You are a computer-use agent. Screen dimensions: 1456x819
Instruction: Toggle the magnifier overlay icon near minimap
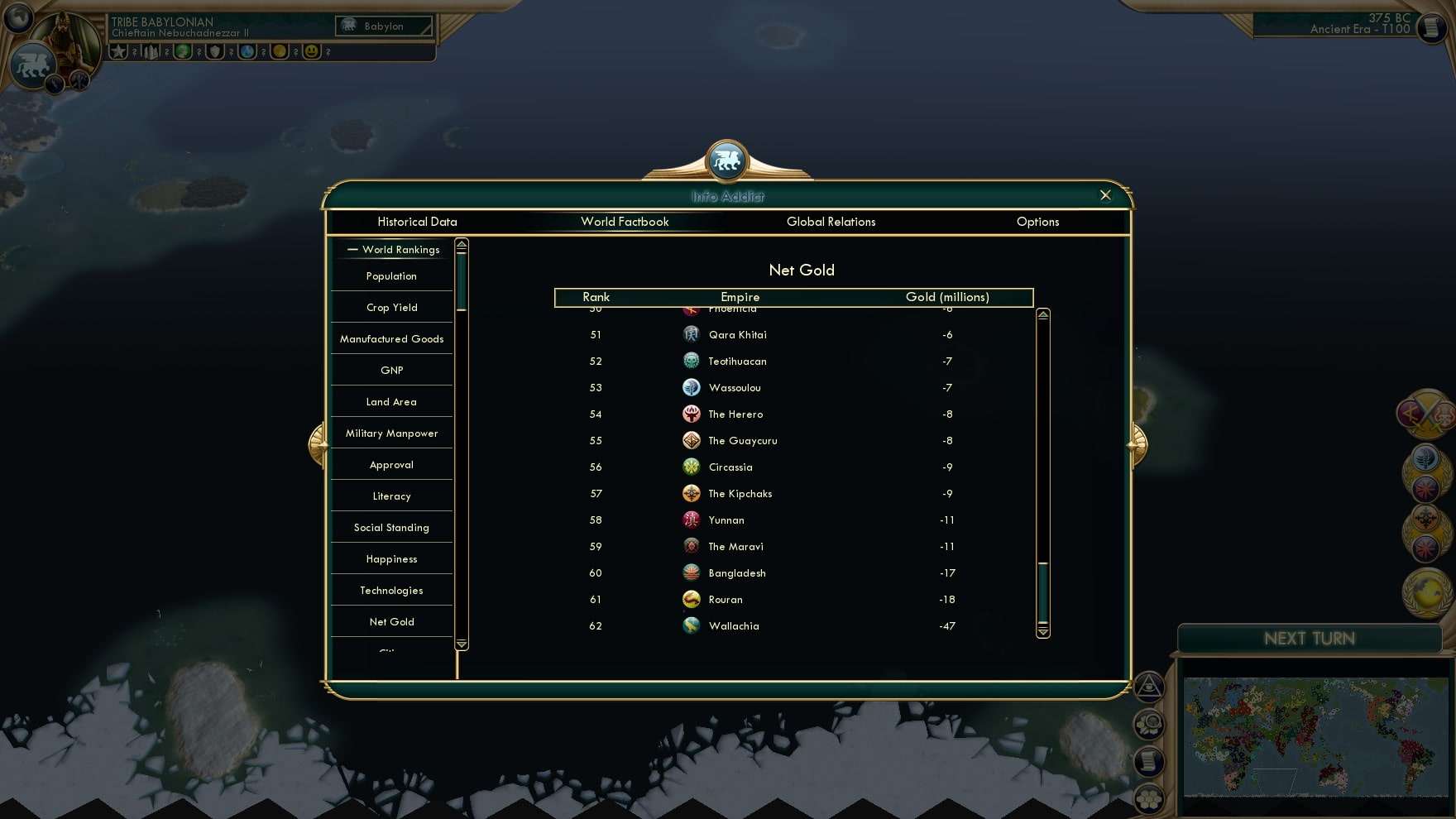click(x=1149, y=721)
